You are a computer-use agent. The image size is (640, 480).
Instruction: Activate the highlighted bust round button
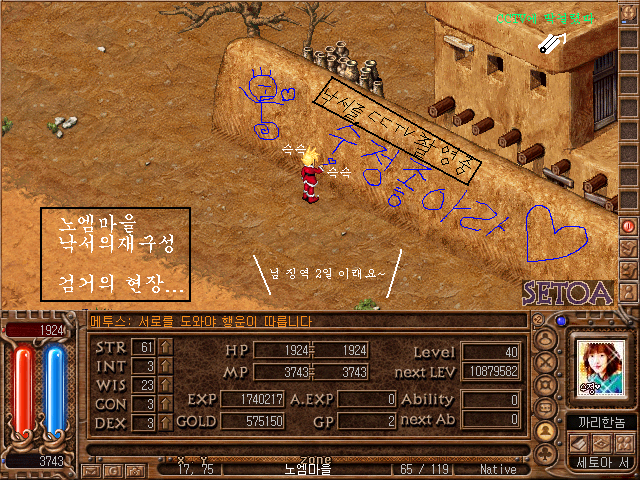click(x=547, y=431)
